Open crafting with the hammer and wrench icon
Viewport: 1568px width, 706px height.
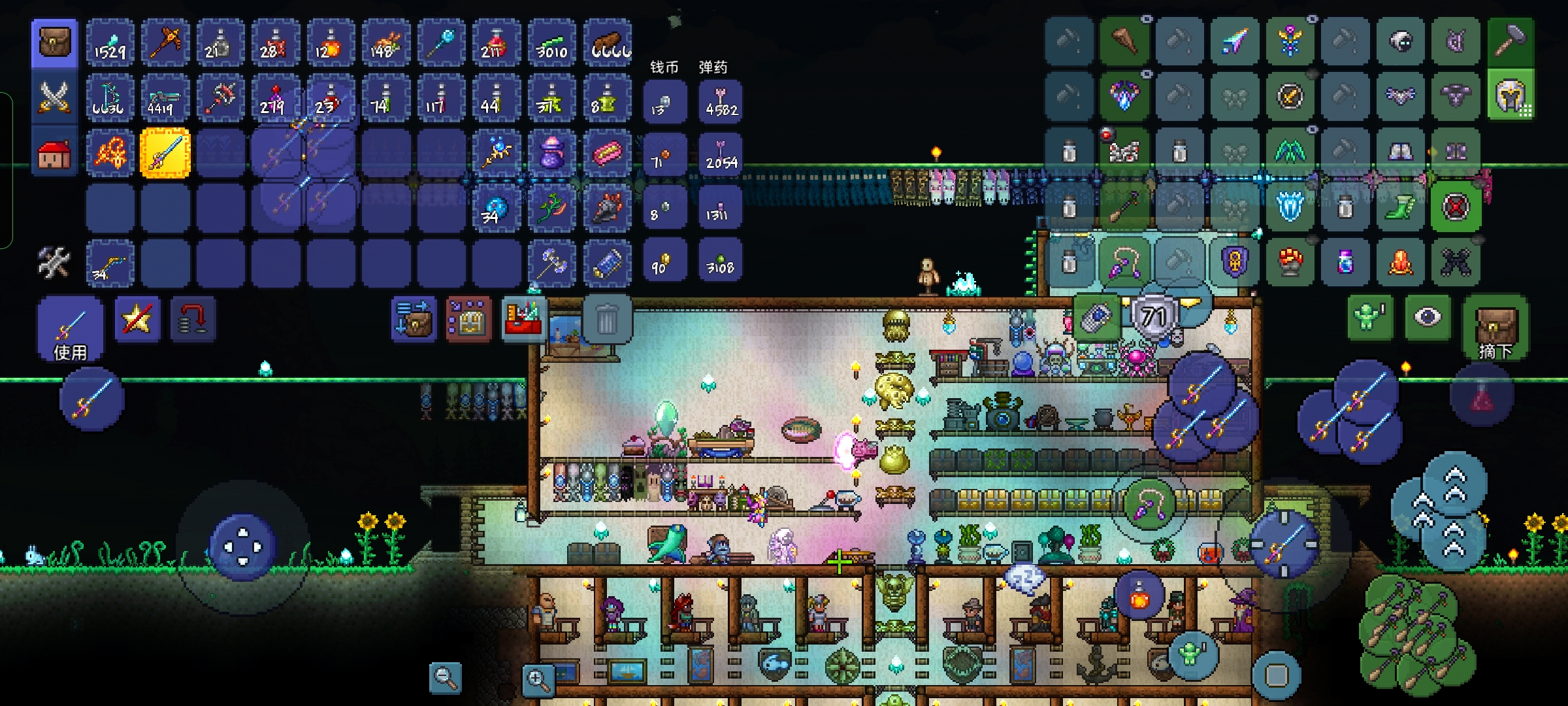[54, 263]
